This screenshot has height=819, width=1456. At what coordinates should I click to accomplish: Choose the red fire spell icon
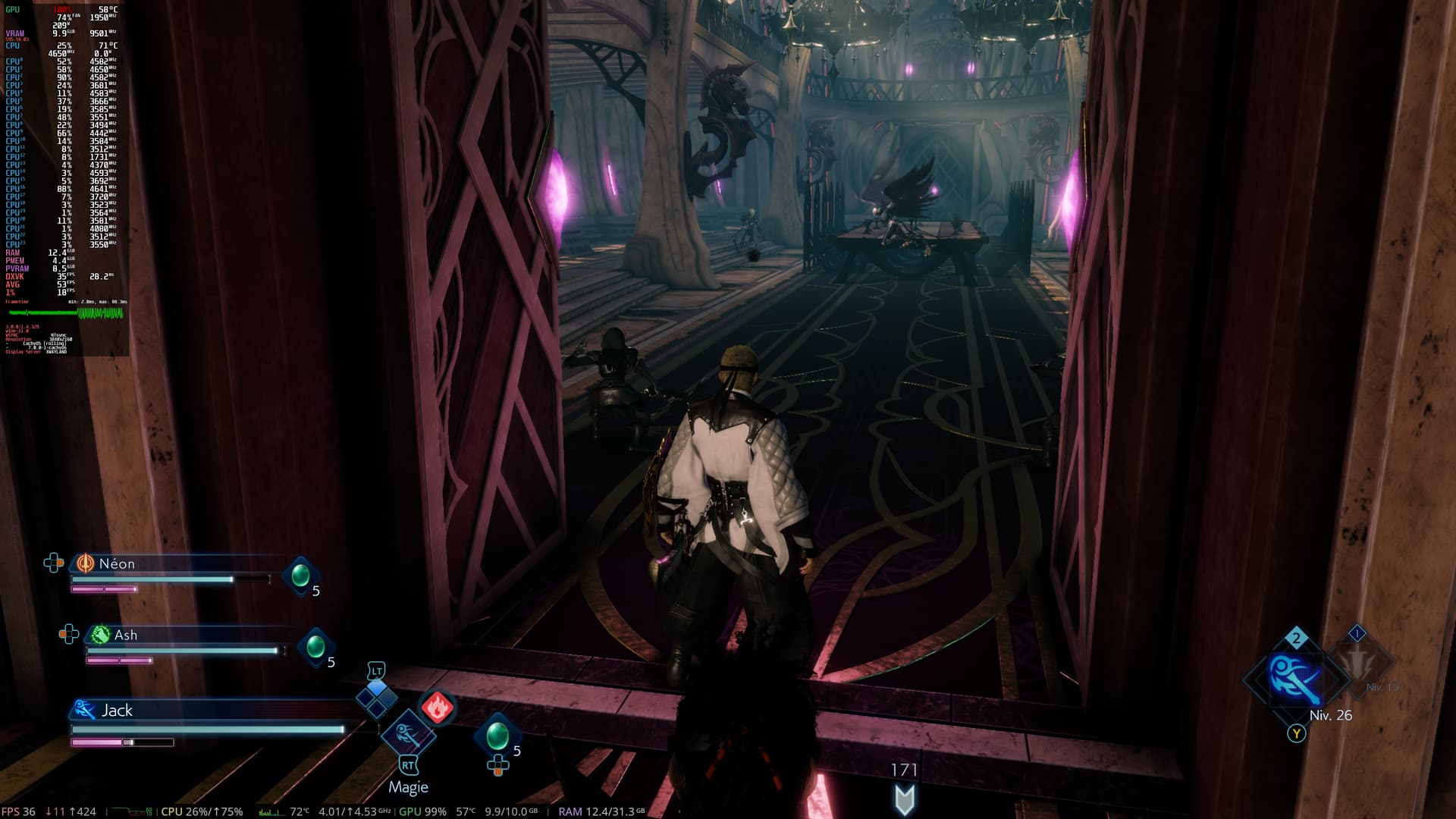[x=437, y=707]
